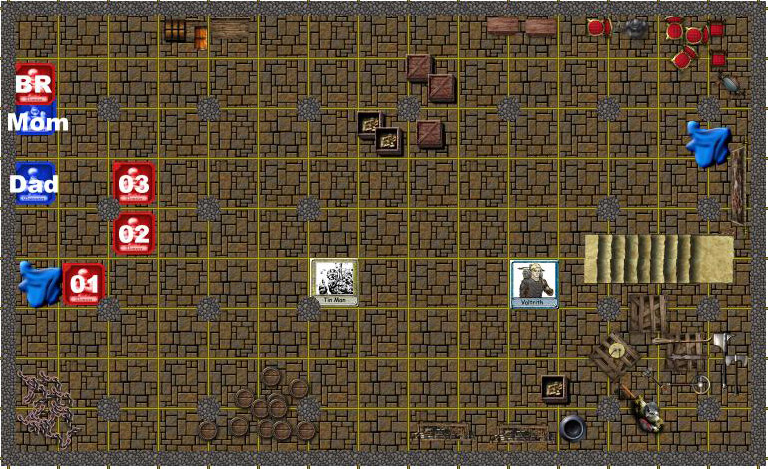
Task: Select the Tin Man character token
Action: [334, 283]
